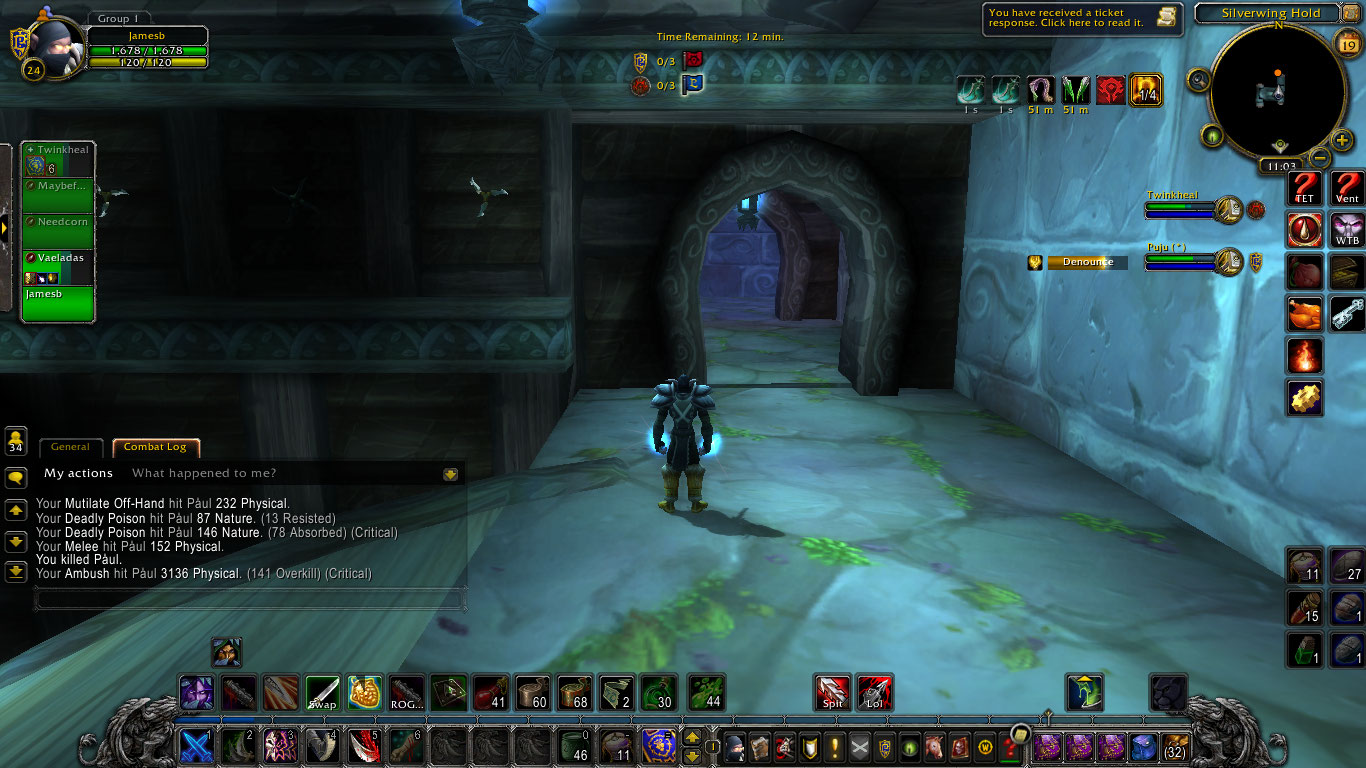The height and width of the screenshot is (768, 1366).
Task: Use the crossed blue swords ability in slot 1
Action: coord(196,747)
